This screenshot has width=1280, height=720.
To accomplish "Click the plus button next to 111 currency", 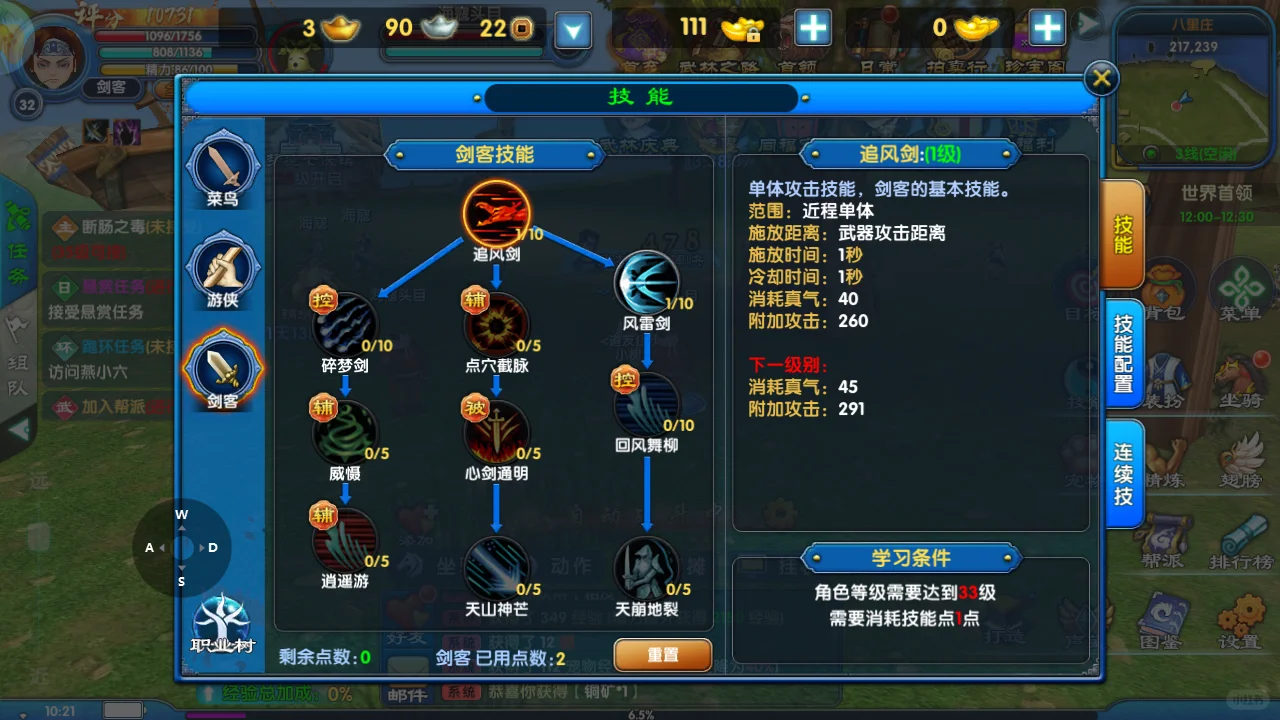I will [813, 29].
